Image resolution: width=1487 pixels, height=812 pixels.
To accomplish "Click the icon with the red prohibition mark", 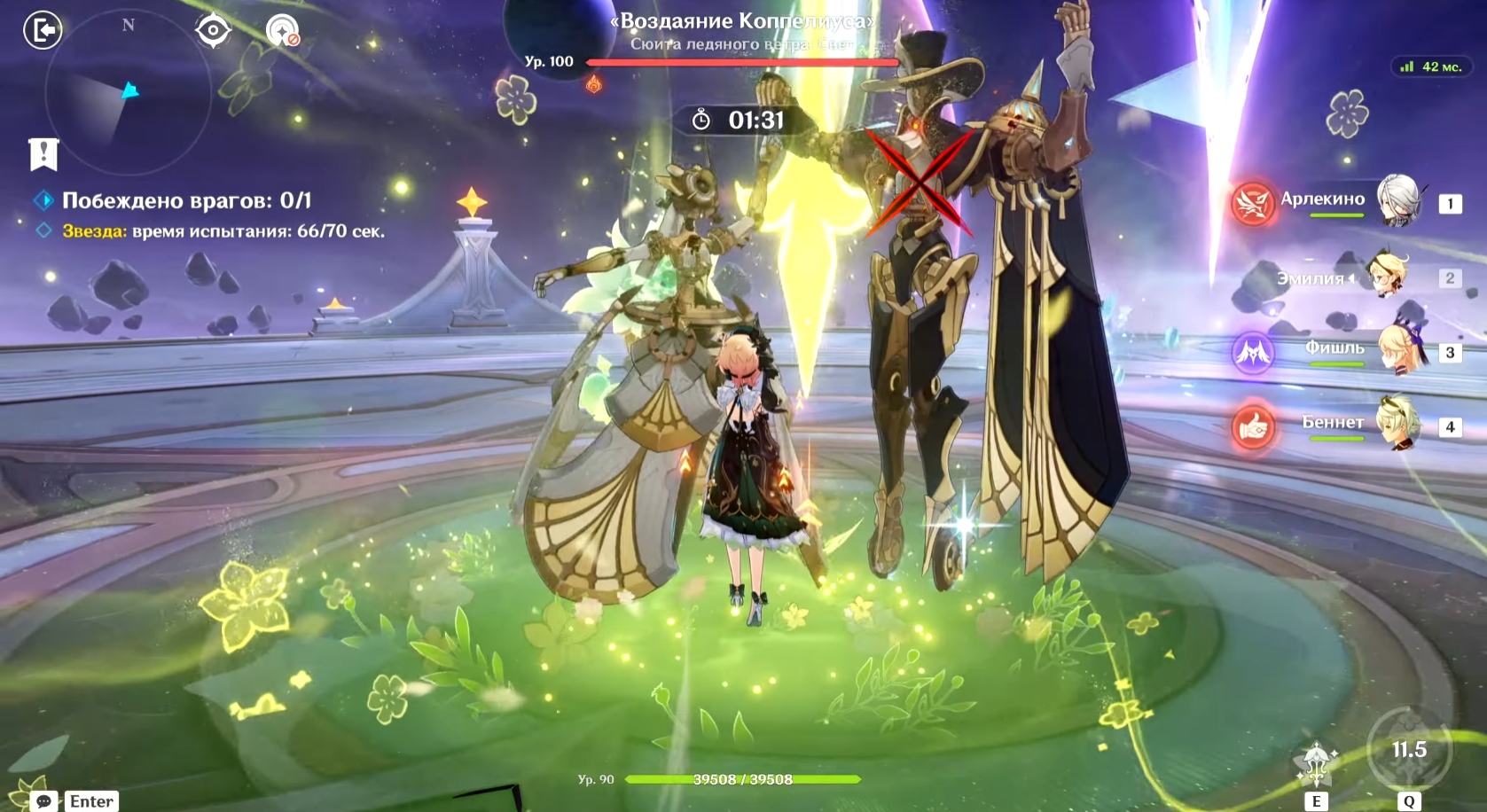I will 283,31.
